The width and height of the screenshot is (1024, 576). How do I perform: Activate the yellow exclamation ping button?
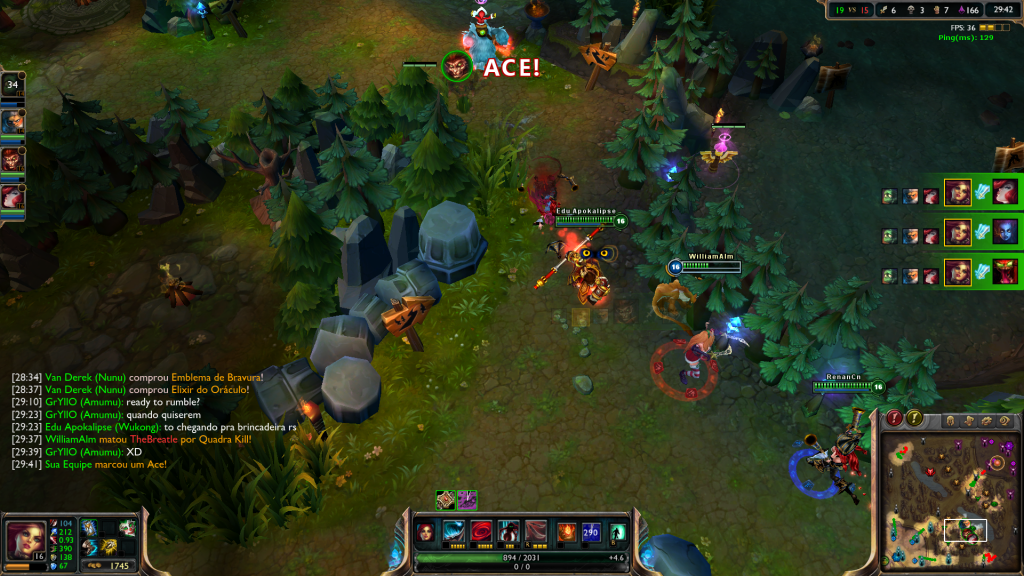coord(915,418)
